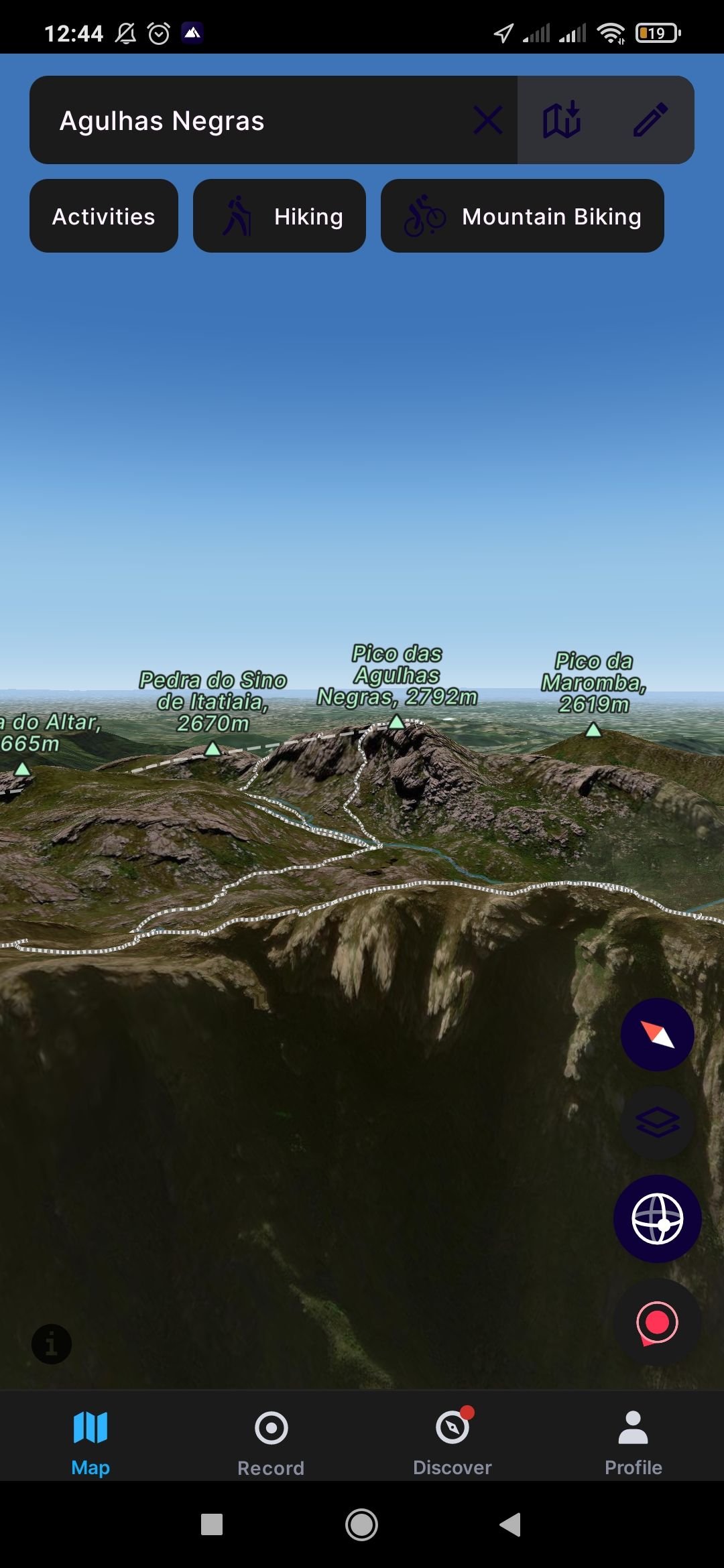The height and width of the screenshot is (1568, 724).
Task: Select the Pico da Maromba peak marker
Action: click(x=593, y=729)
